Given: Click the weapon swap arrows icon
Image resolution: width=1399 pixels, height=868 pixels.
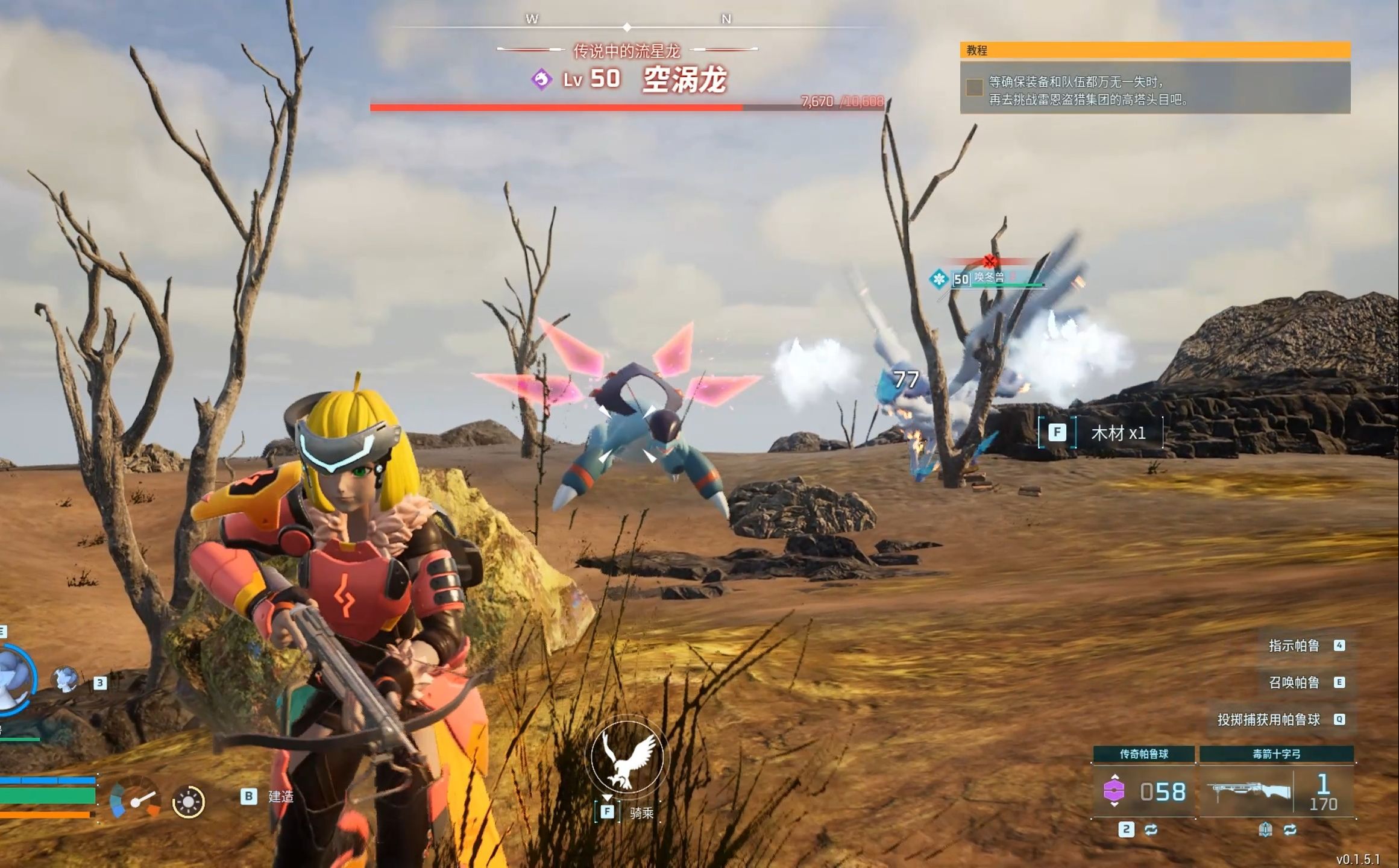Looking at the screenshot, I should point(1290,830).
